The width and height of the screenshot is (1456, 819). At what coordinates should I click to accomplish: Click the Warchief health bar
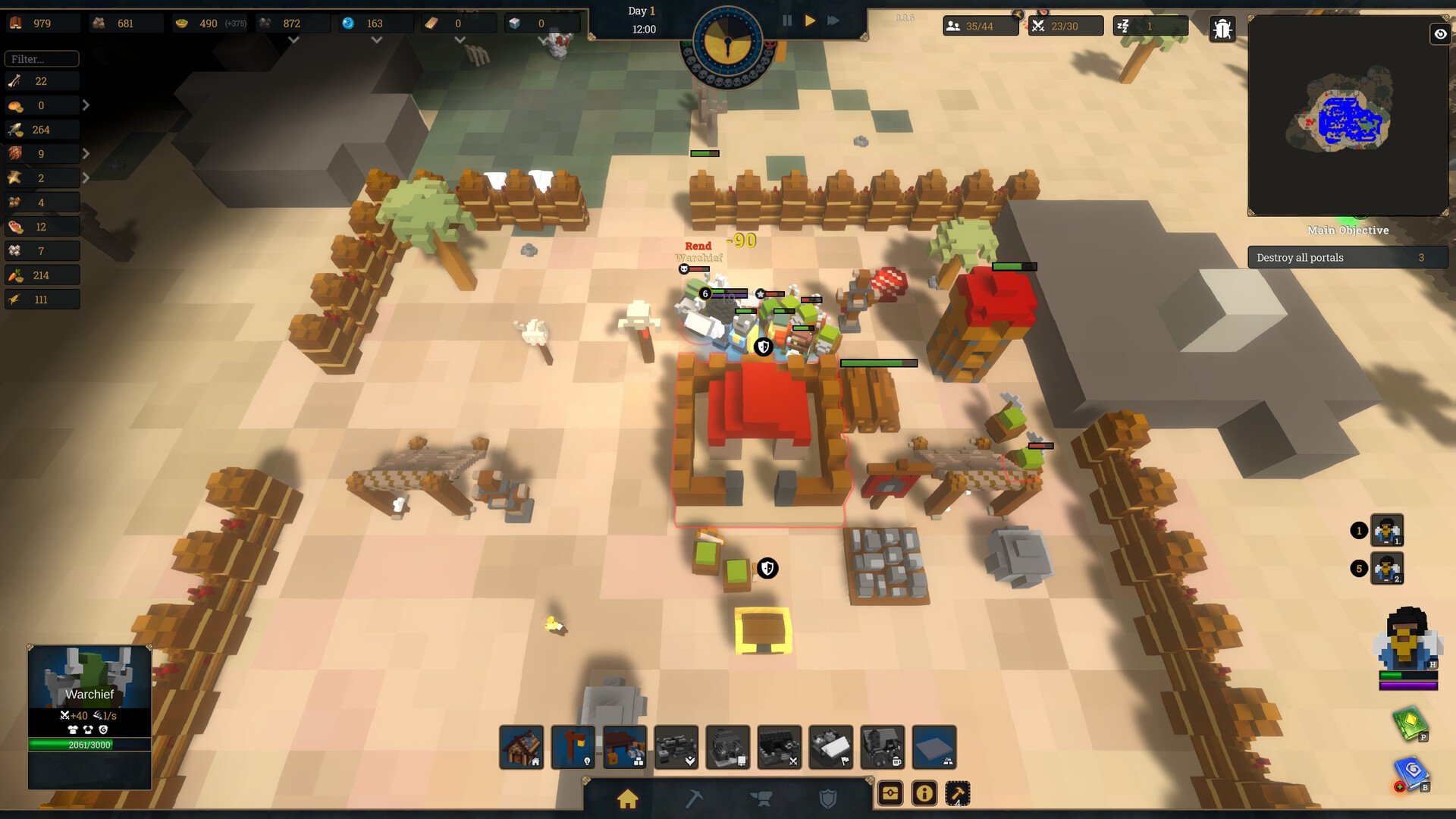[x=89, y=745]
